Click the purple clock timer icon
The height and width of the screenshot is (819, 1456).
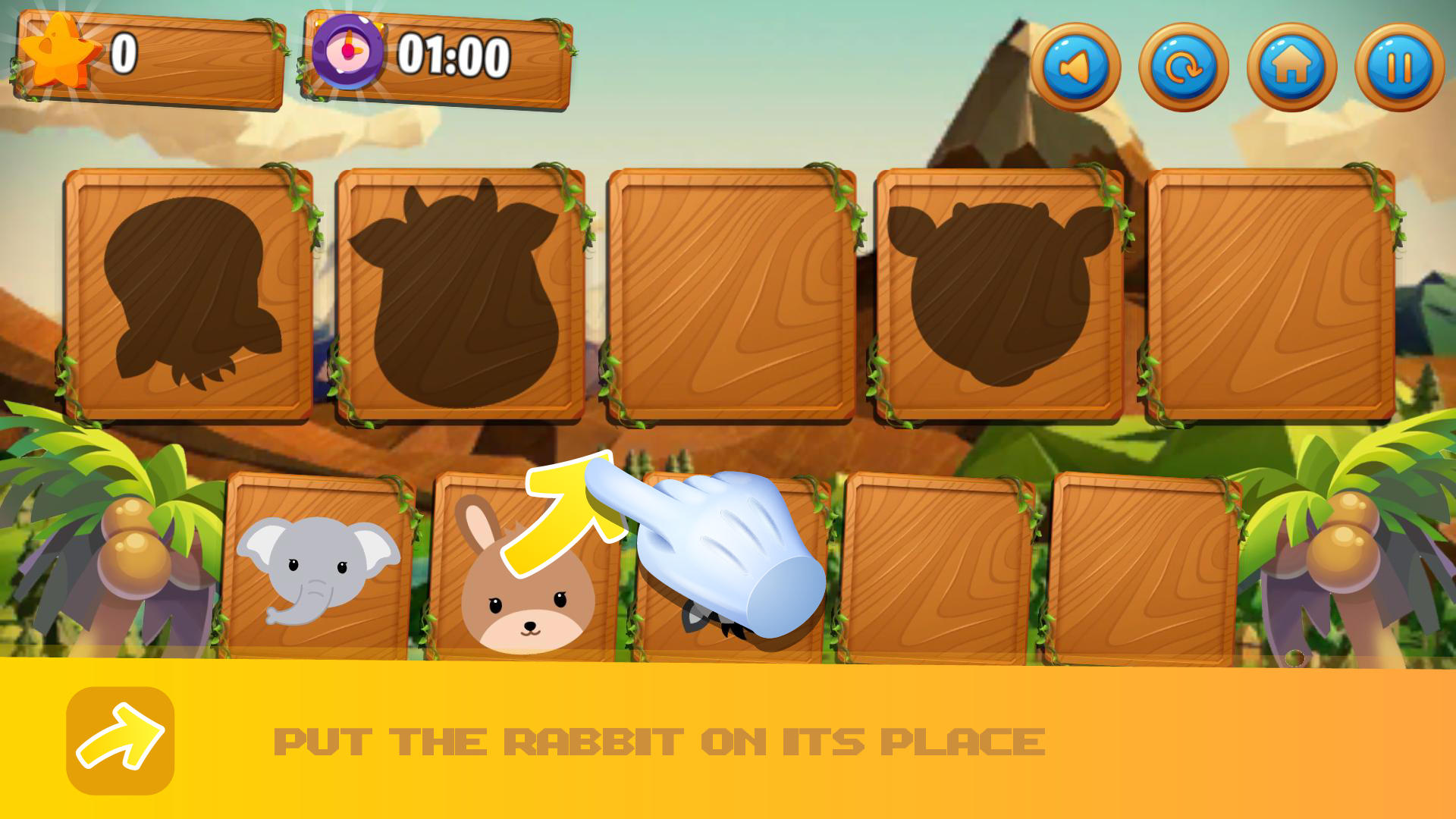[x=349, y=55]
